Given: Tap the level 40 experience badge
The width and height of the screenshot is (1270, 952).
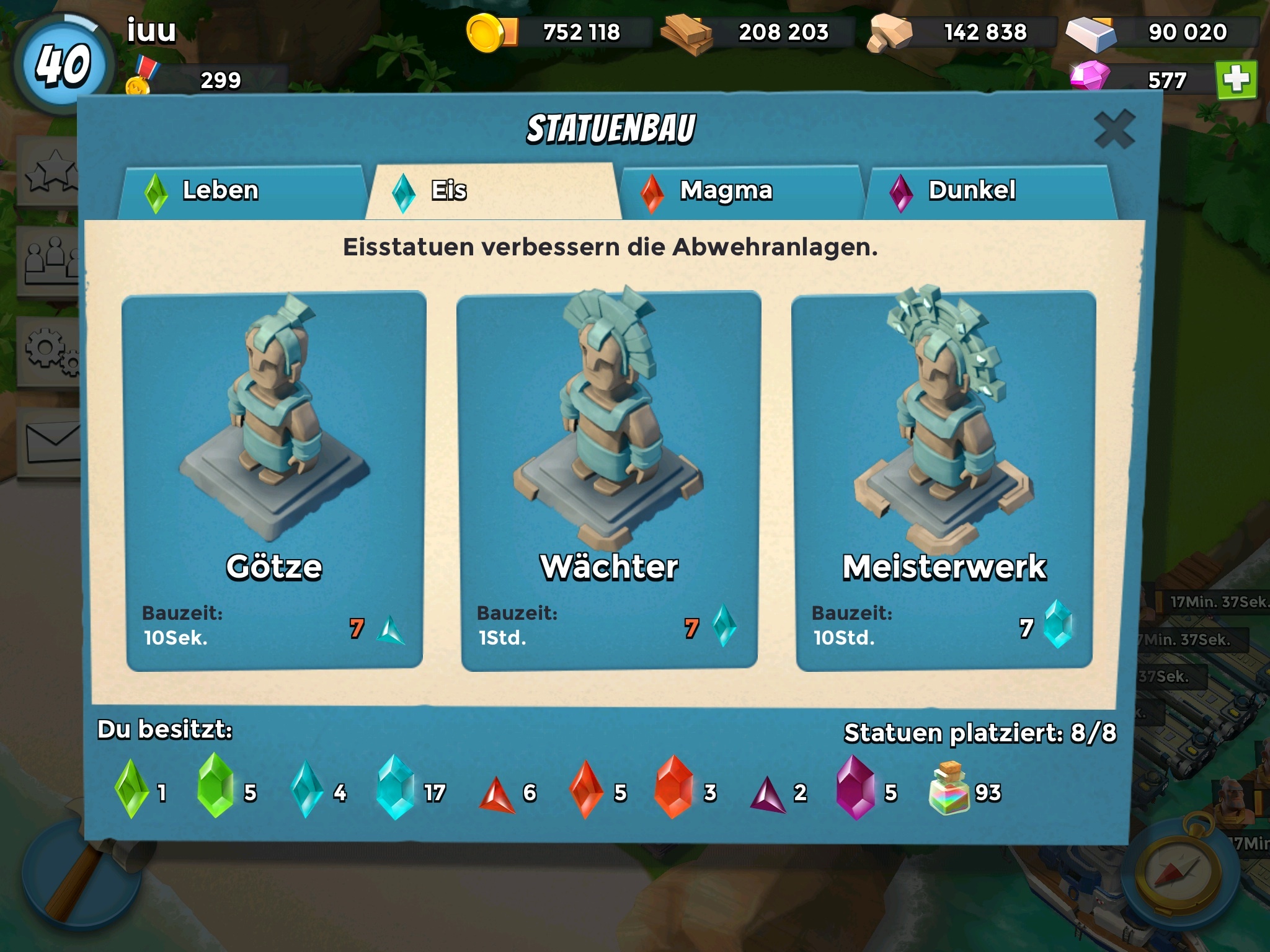Looking at the screenshot, I should (x=62, y=64).
